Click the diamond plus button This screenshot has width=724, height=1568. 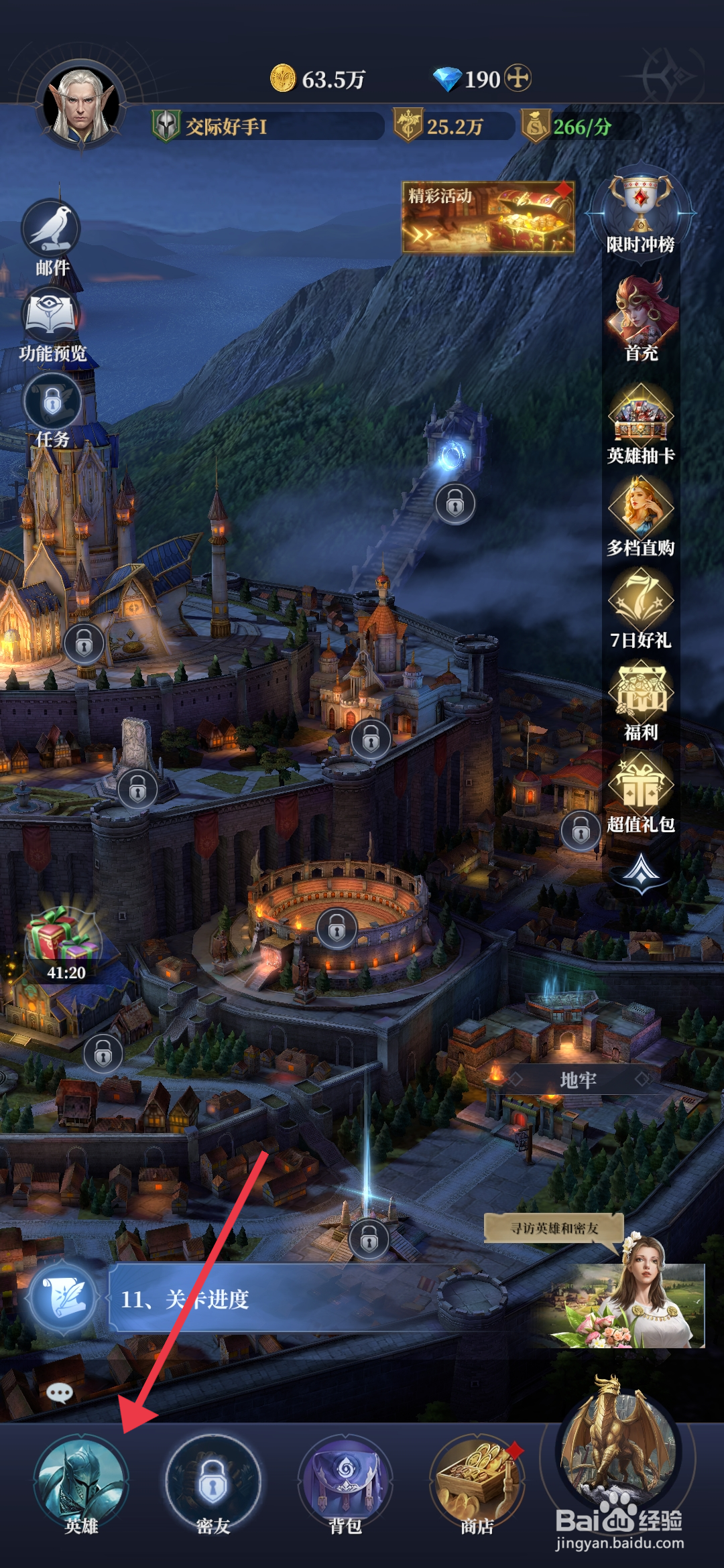[x=518, y=78]
